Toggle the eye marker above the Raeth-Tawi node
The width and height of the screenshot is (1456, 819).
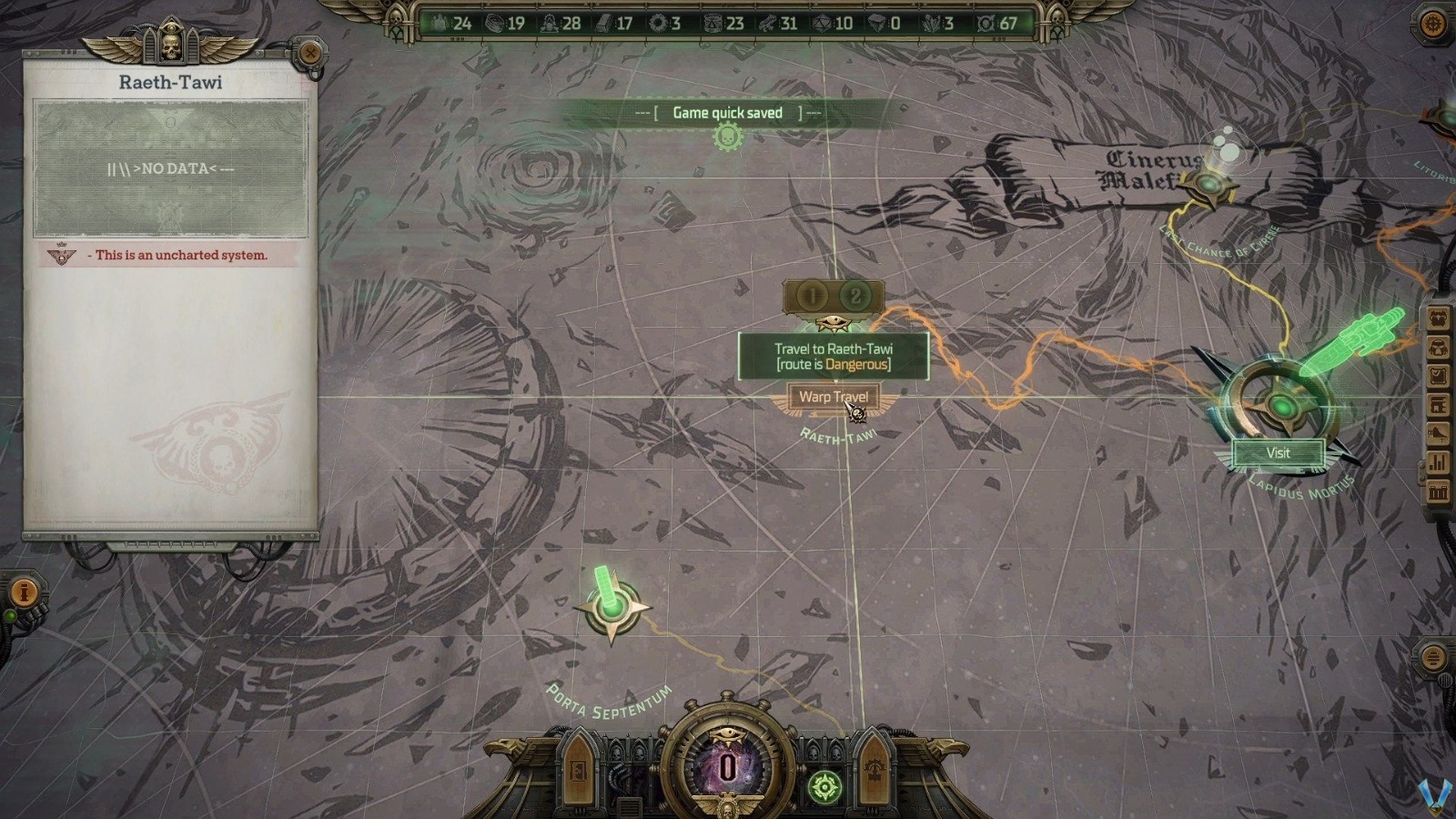pos(834,323)
